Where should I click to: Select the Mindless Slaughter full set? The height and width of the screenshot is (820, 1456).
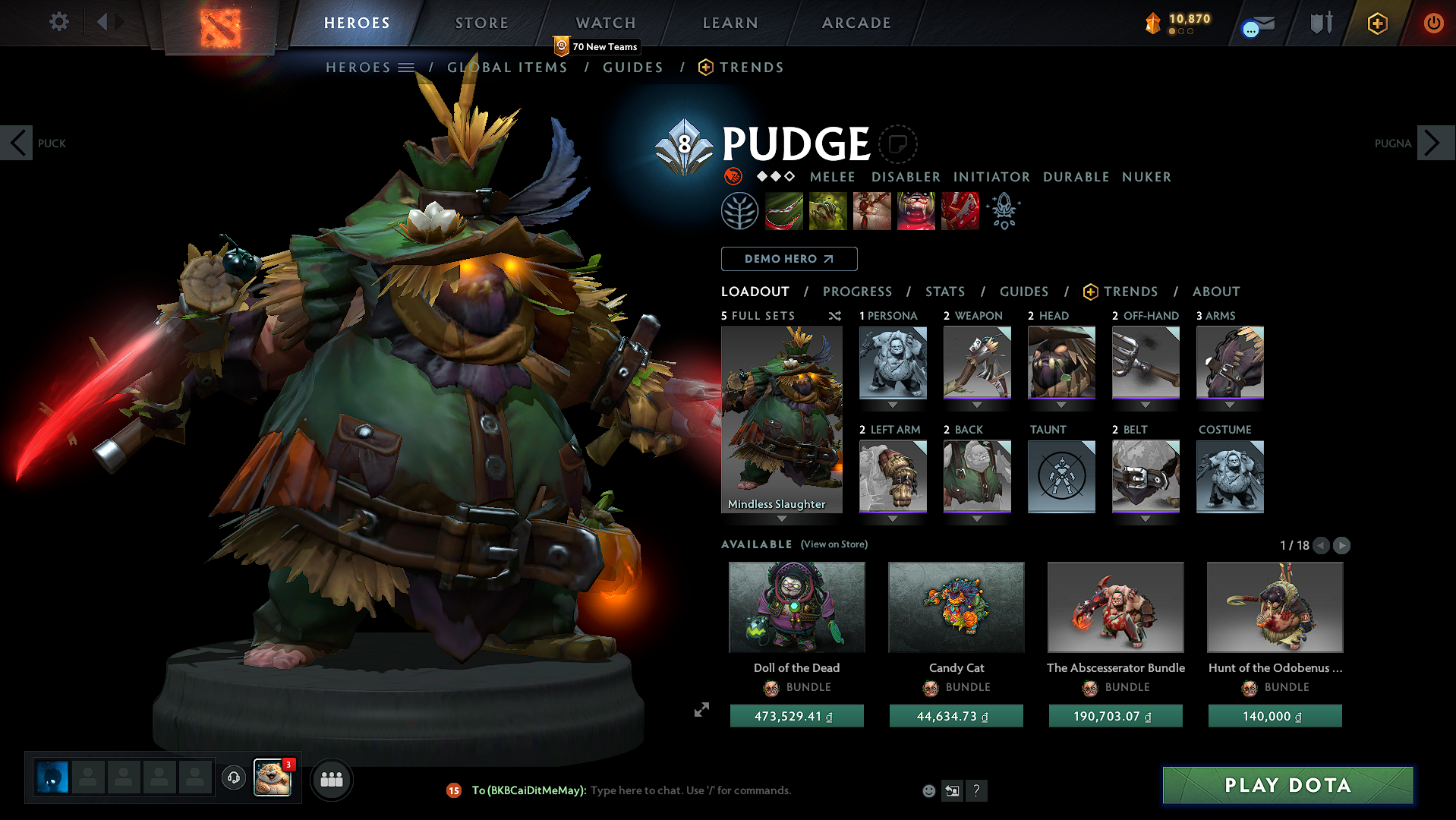(x=781, y=420)
